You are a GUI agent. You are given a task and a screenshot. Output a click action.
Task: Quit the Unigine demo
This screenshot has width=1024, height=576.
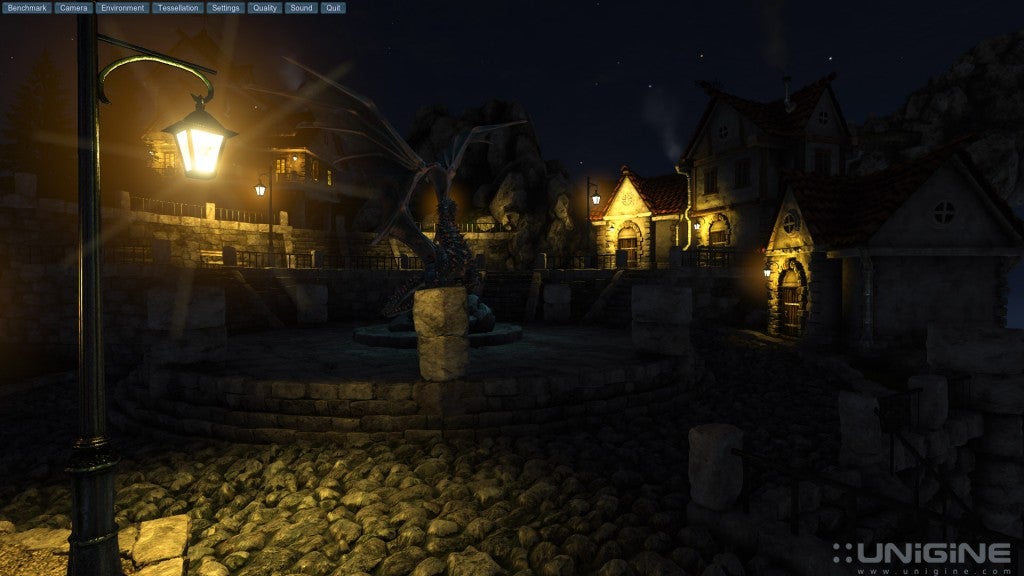click(333, 8)
